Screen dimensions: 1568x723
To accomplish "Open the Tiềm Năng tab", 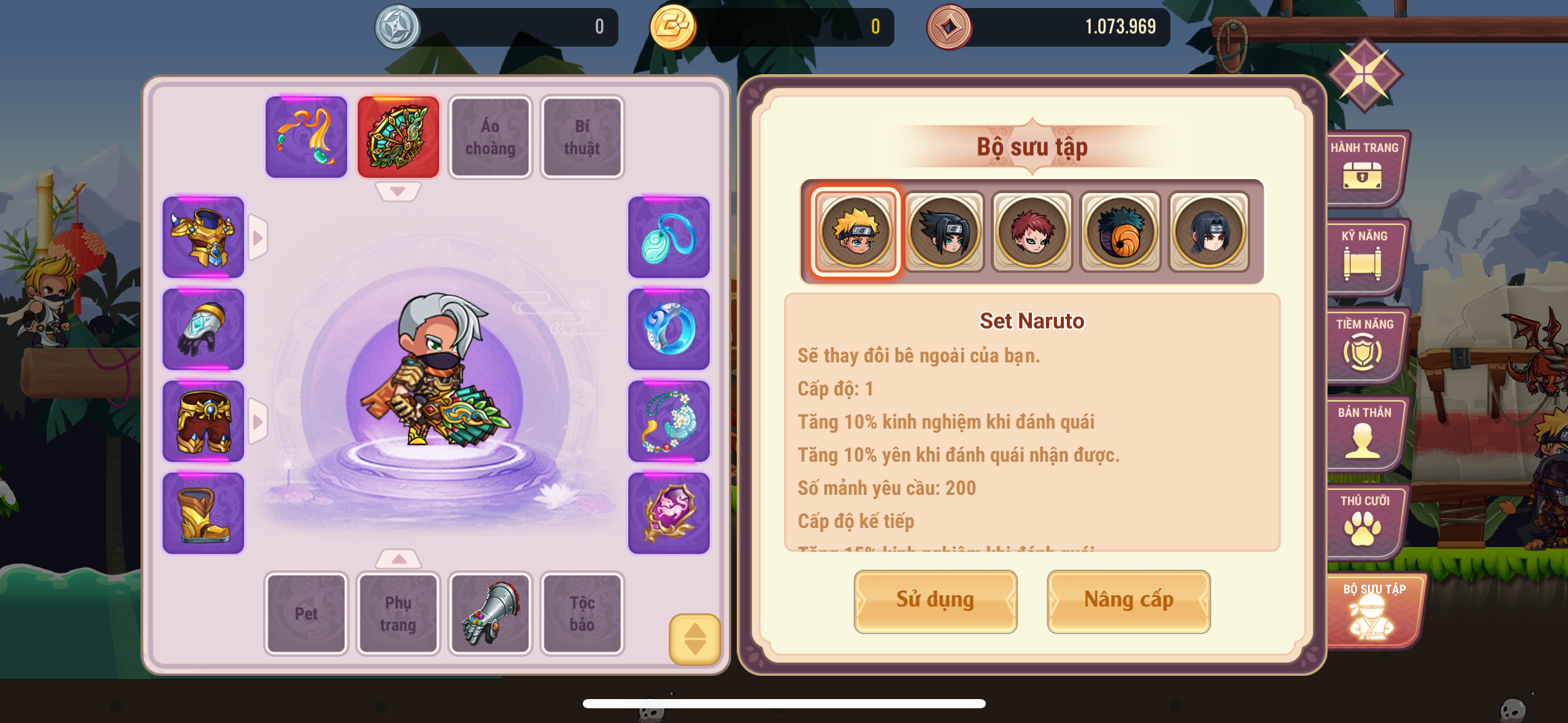I will (1364, 344).
